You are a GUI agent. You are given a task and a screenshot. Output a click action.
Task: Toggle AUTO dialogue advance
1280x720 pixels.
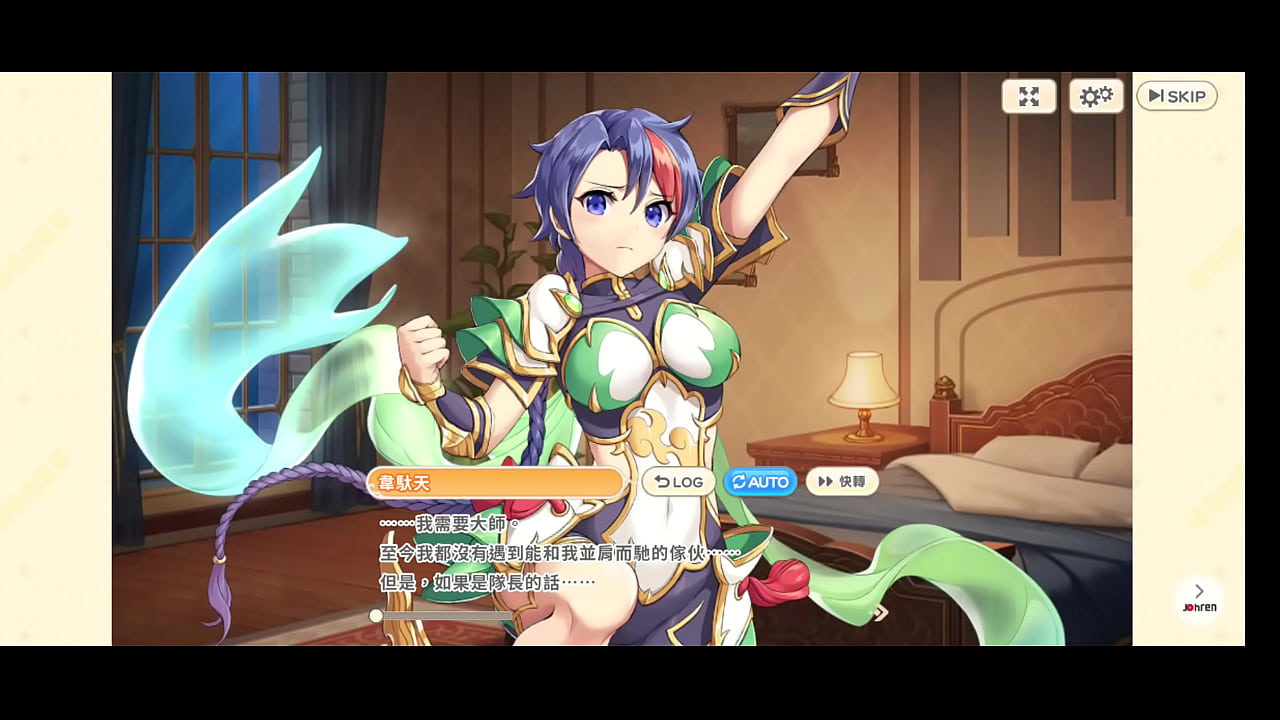tap(760, 482)
